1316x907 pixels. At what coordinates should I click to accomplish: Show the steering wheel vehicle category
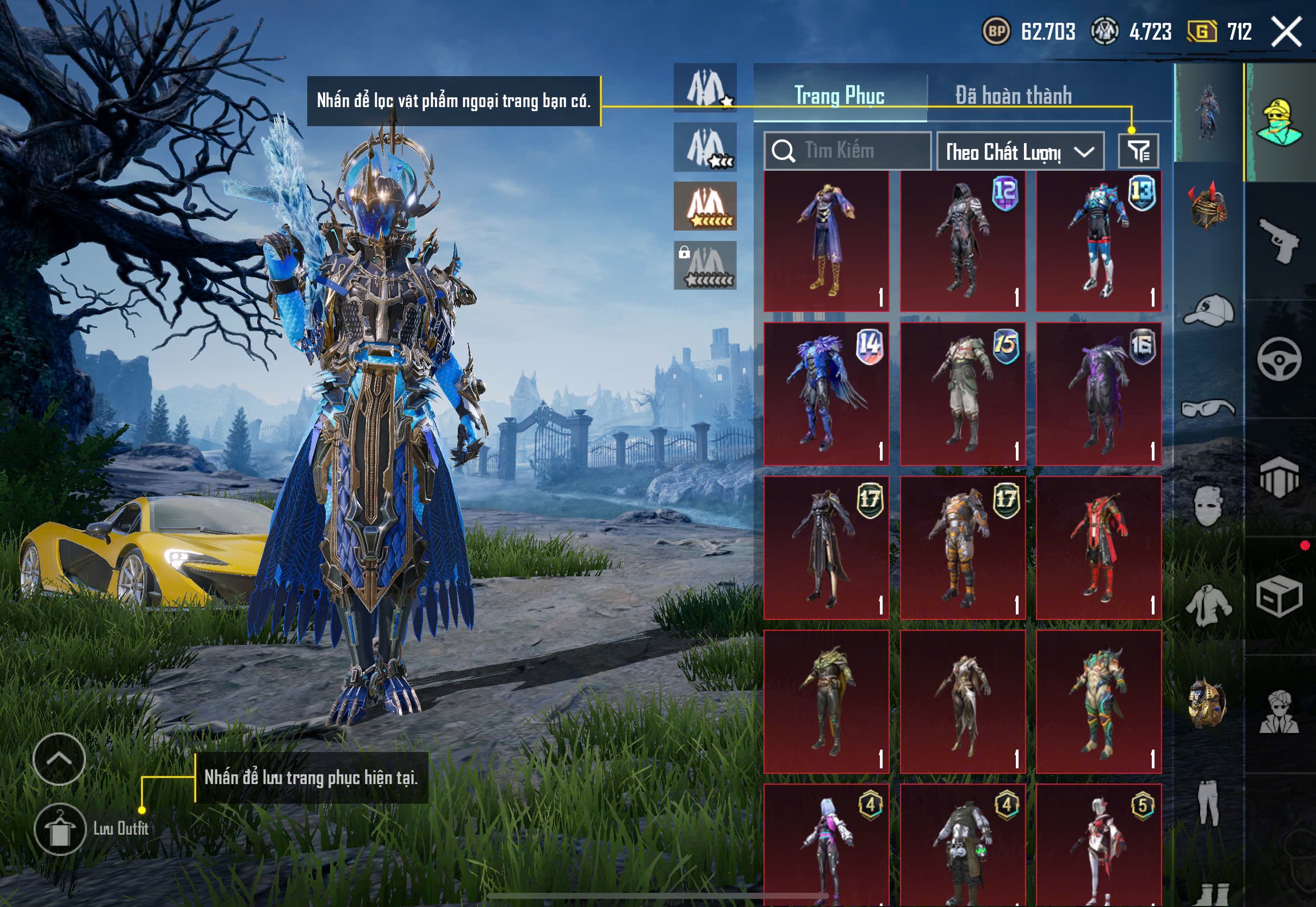(x=1279, y=359)
